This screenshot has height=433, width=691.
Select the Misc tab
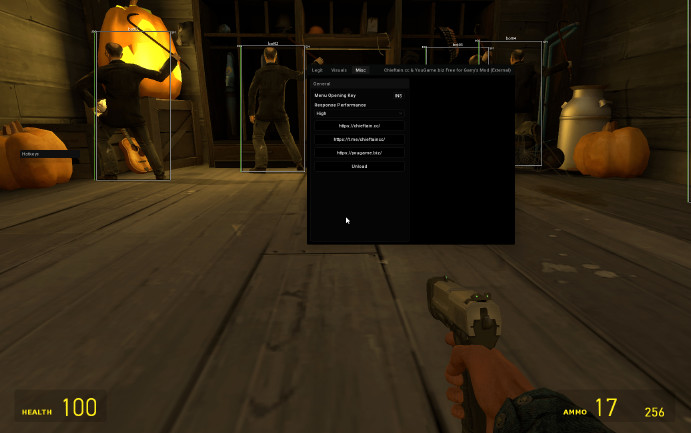click(361, 70)
